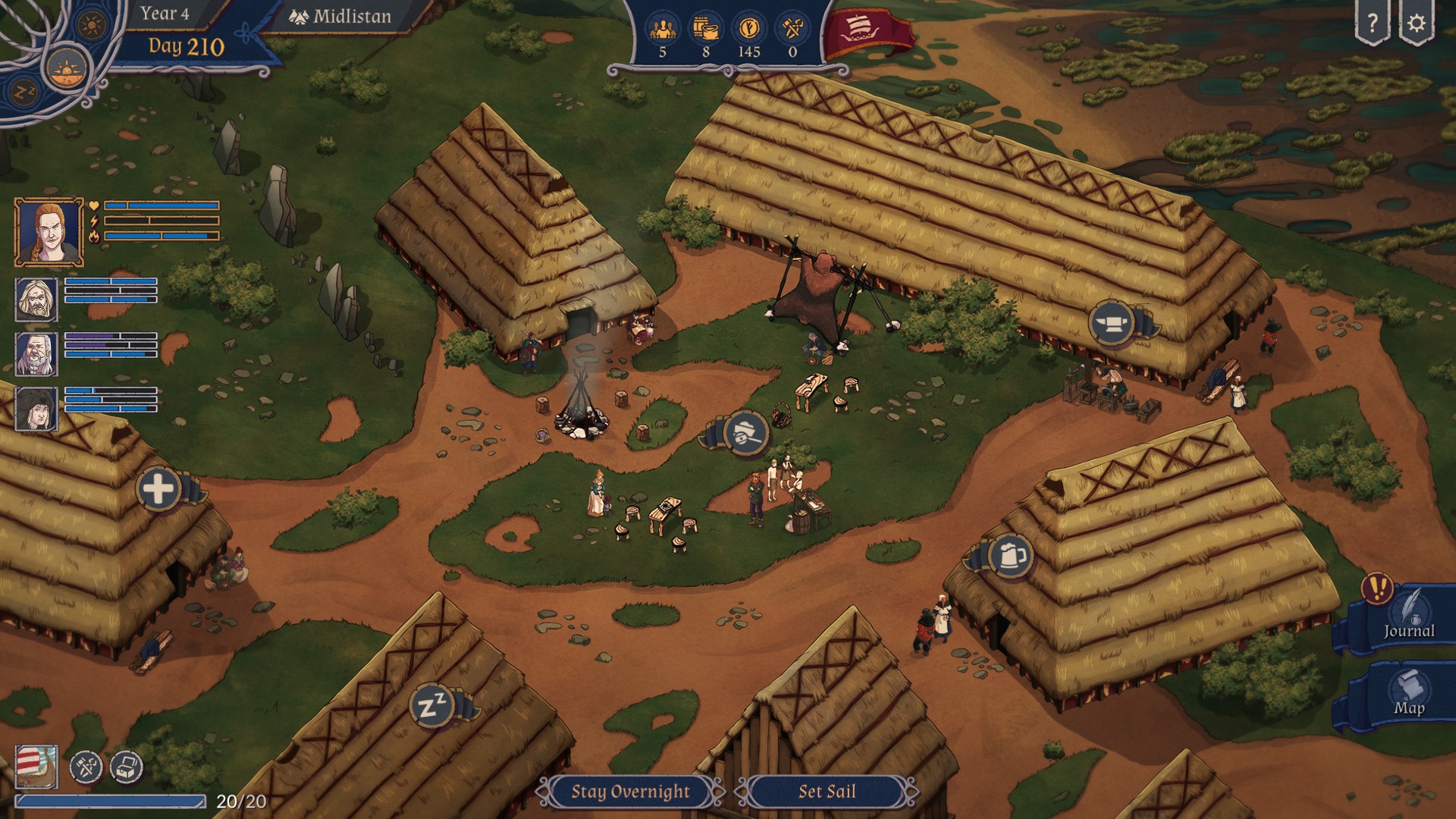Image resolution: width=1456 pixels, height=819 pixels.
Task: Show help with the question mark button
Action: tap(1373, 24)
